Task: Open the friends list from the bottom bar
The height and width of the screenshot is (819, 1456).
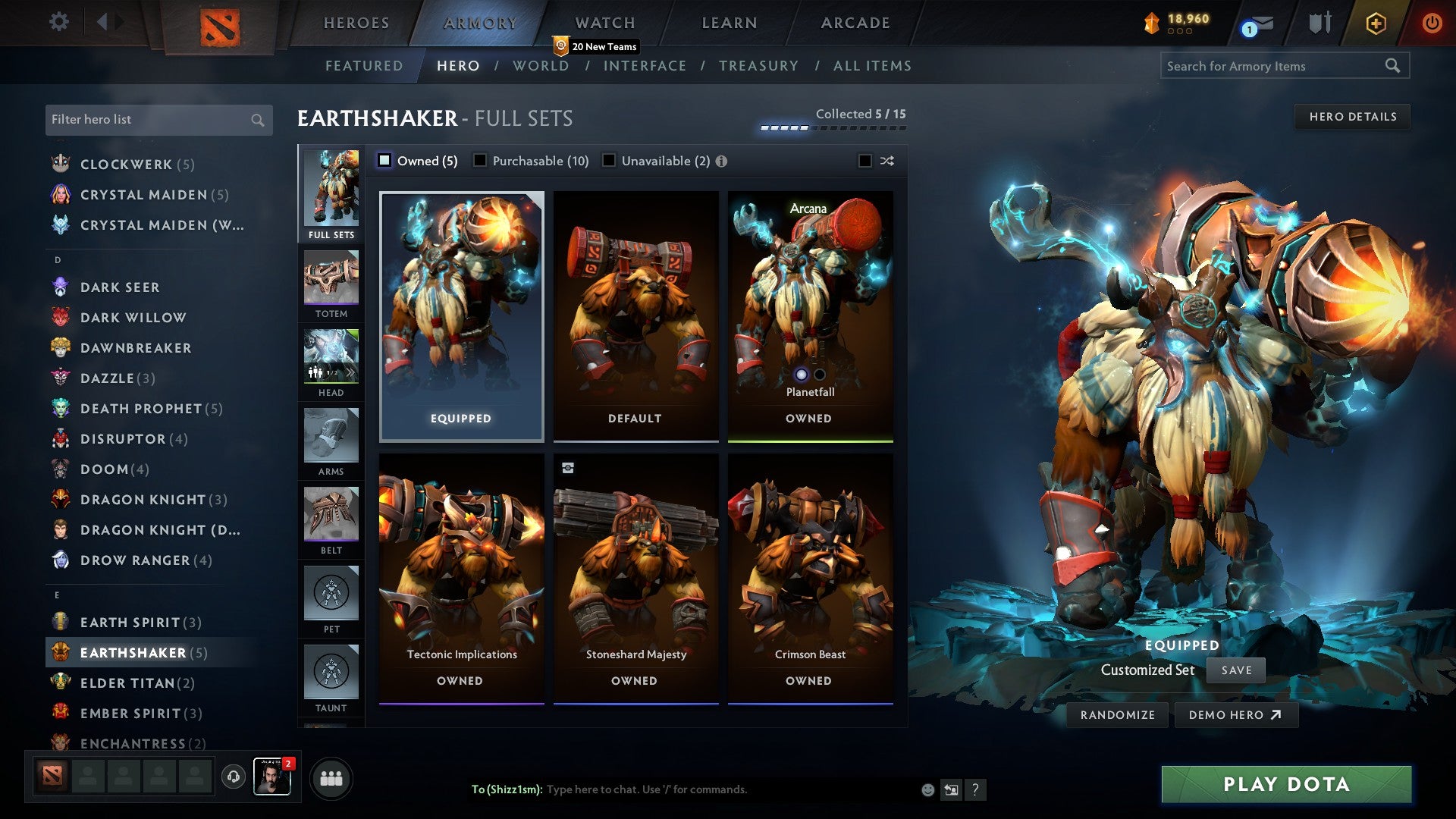Action: click(x=331, y=777)
